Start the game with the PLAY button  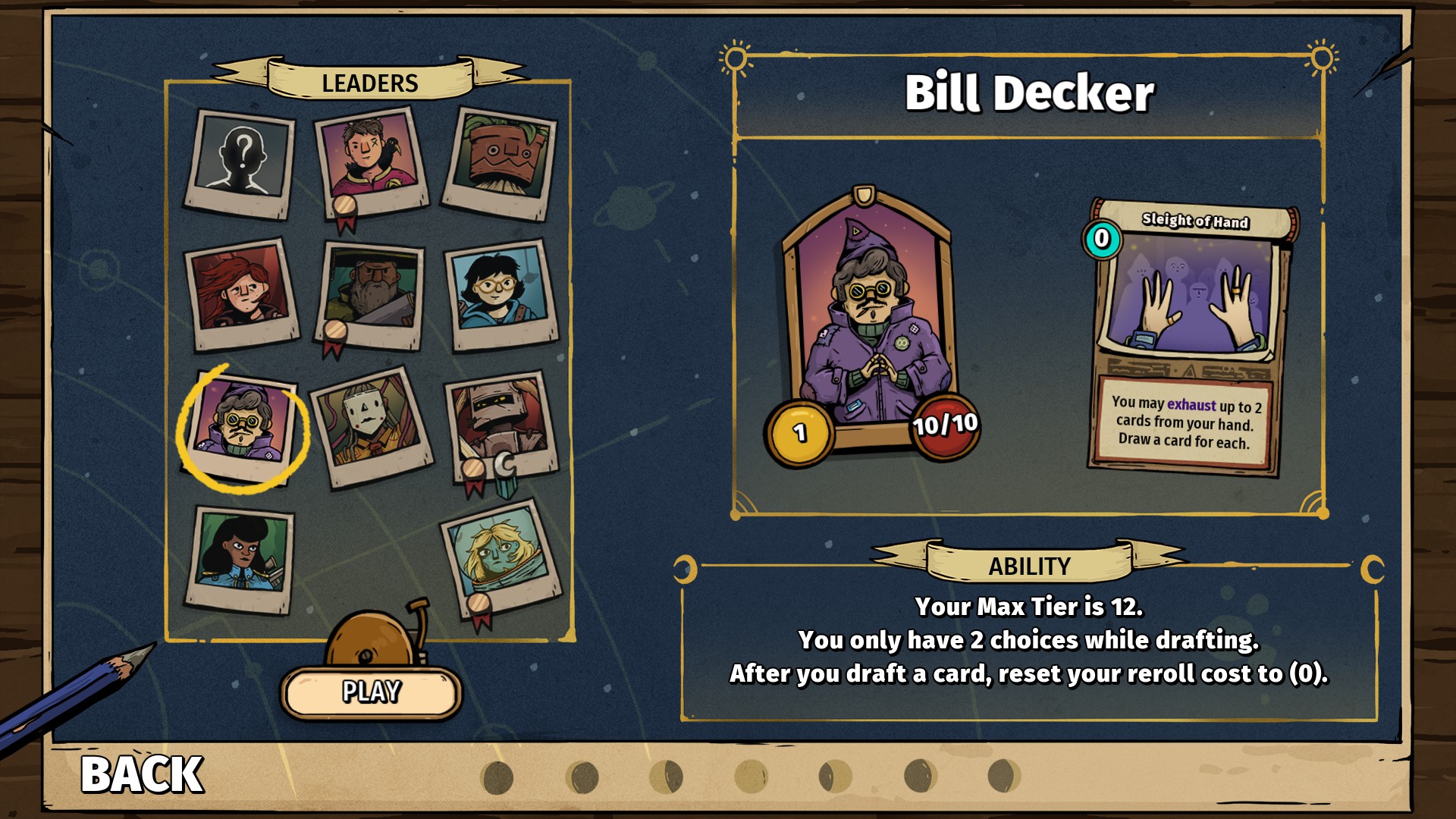pyautogui.click(x=371, y=692)
